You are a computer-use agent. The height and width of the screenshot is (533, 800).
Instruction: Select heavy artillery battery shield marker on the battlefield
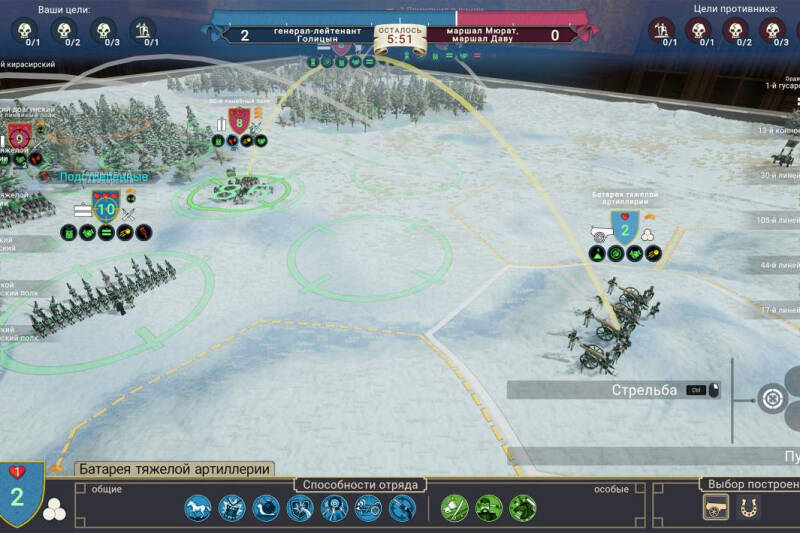click(625, 230)
